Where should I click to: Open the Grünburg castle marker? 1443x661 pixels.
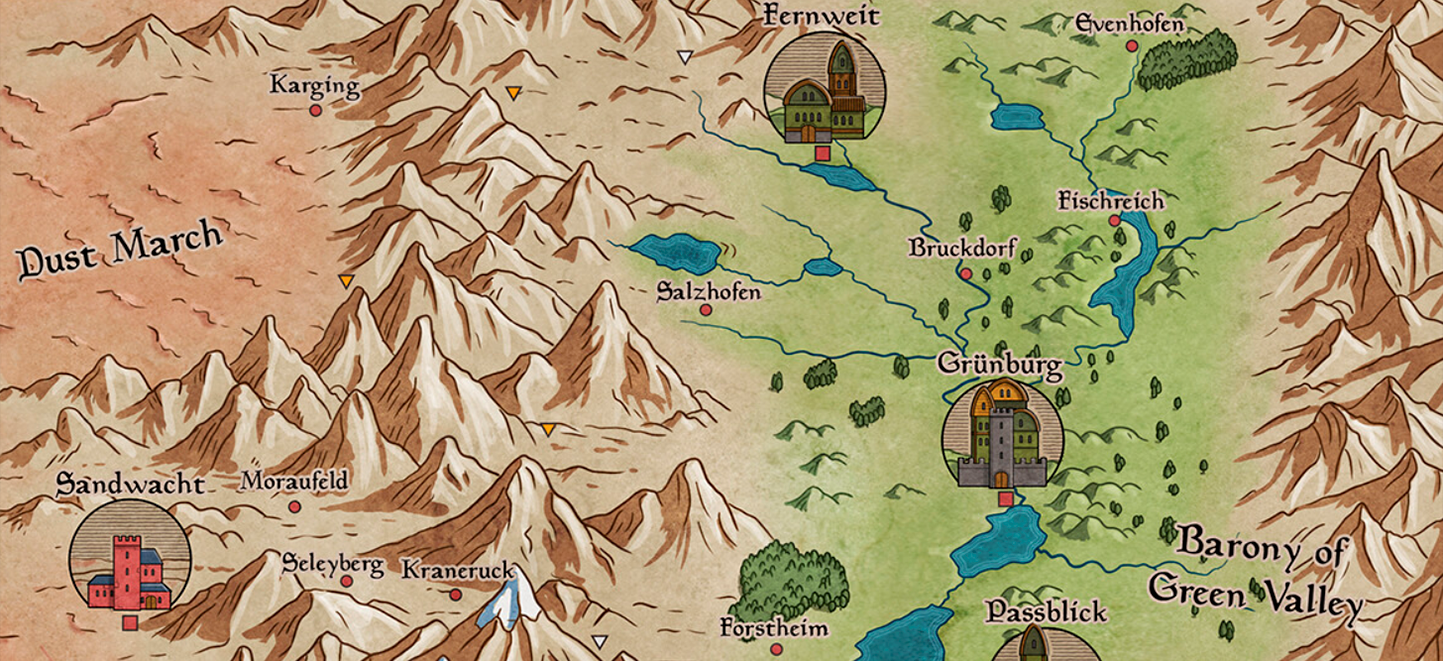1002,436
